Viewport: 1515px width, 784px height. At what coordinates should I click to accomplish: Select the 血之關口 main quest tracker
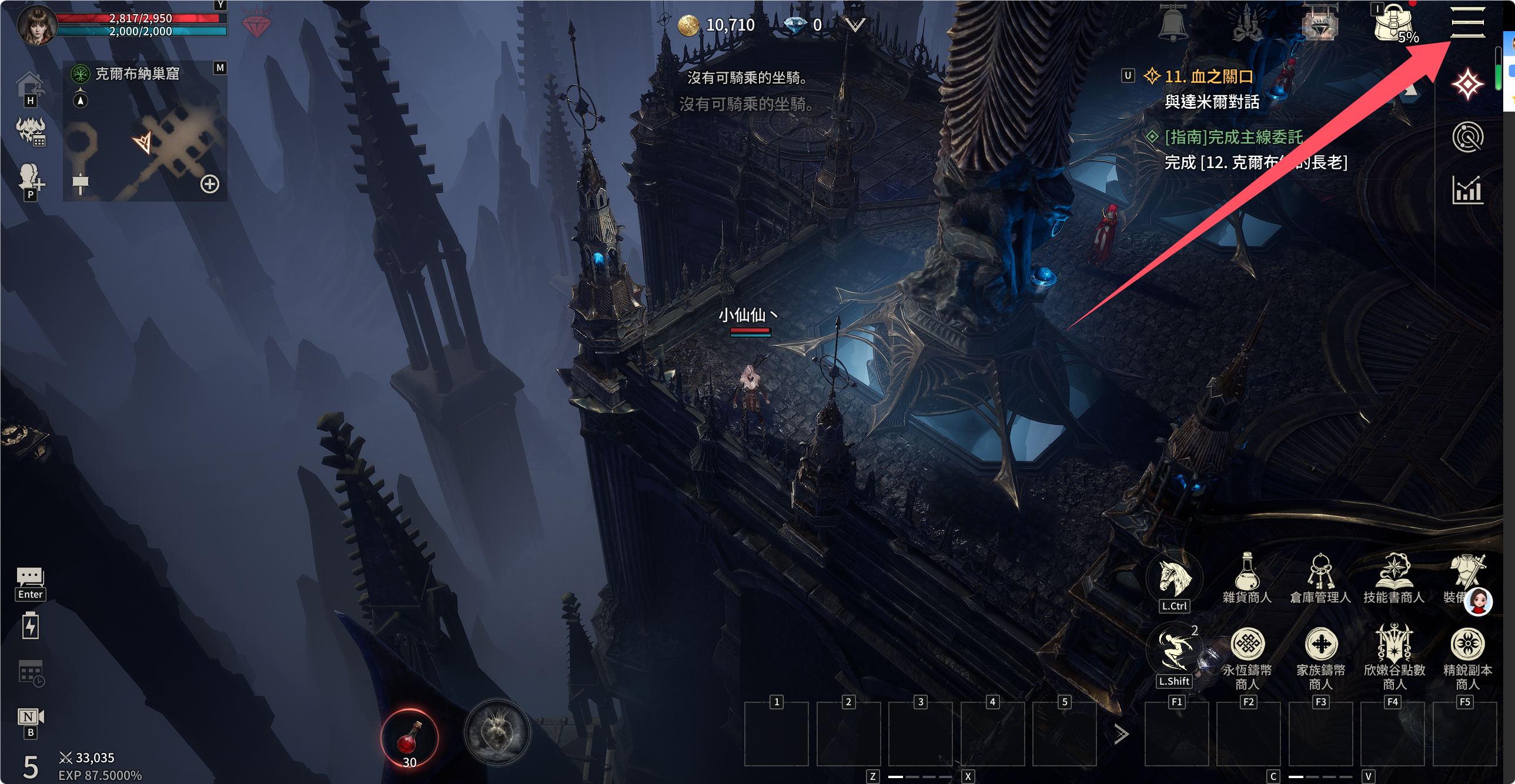click(x=1208, y=76)
